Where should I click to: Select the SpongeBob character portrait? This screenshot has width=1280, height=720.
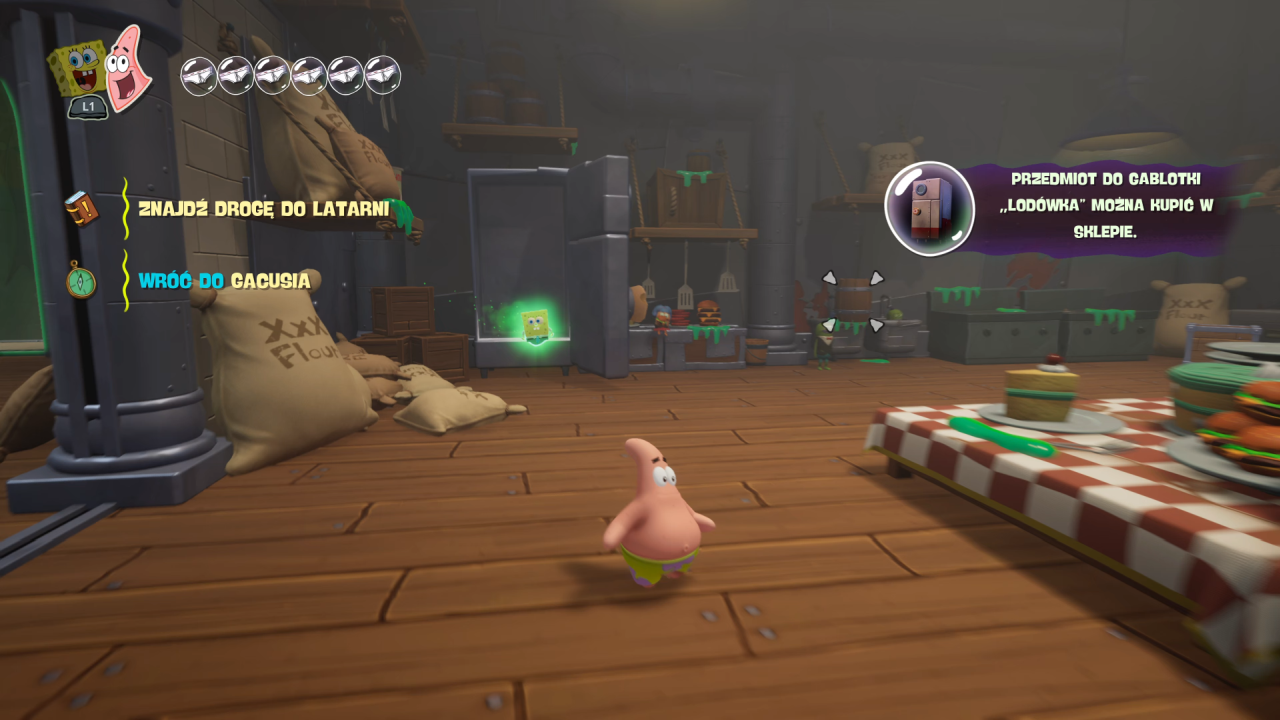[79, 68]
